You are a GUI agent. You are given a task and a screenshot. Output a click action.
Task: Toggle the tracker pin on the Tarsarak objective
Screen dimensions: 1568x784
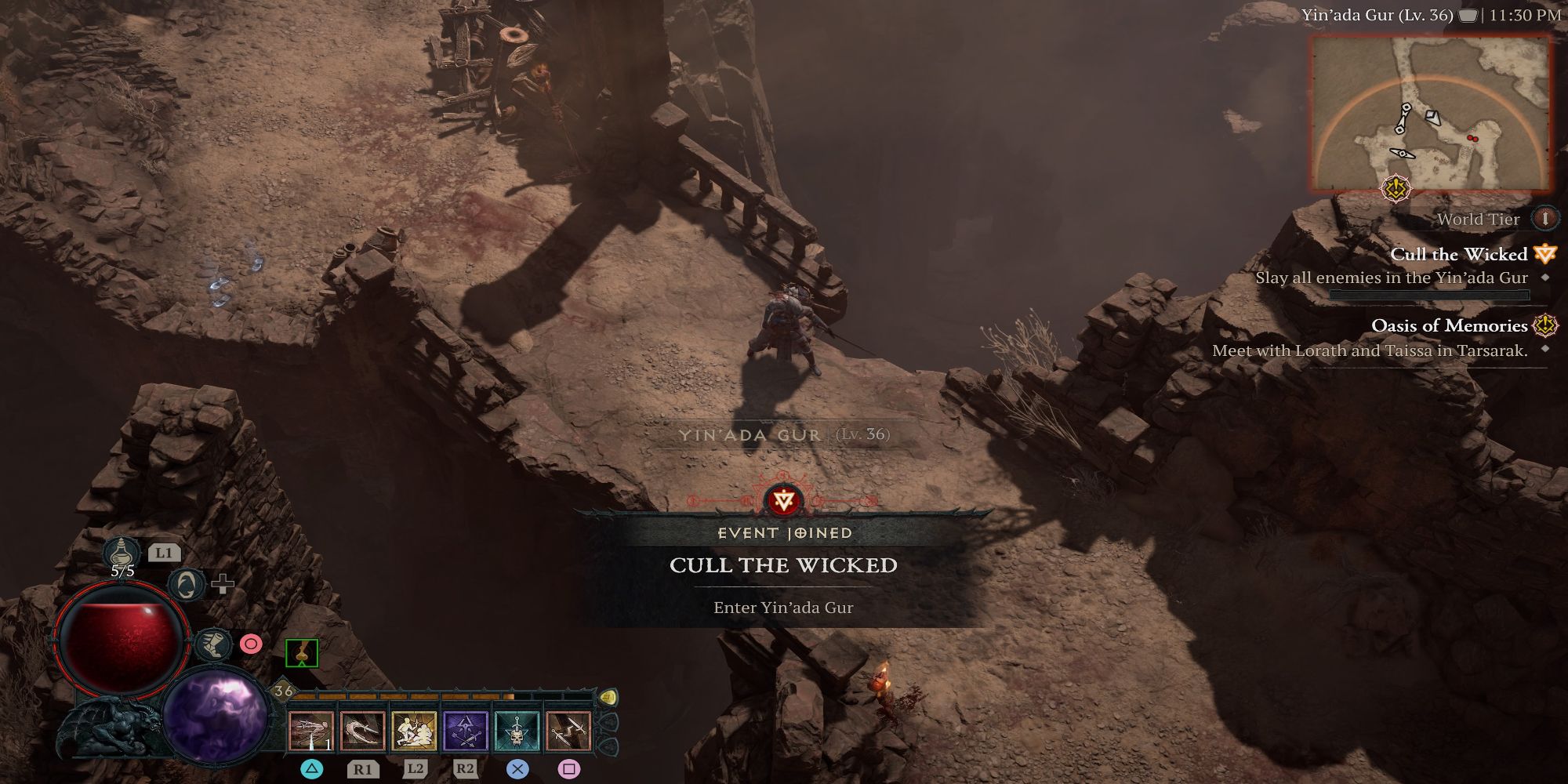click(1545, 349)
